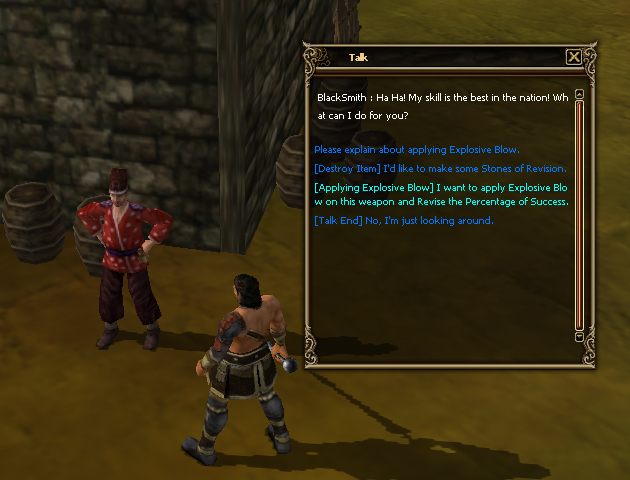End the talk with the BlackSmith
Screen dimensions: 630x480
point(403,220)
